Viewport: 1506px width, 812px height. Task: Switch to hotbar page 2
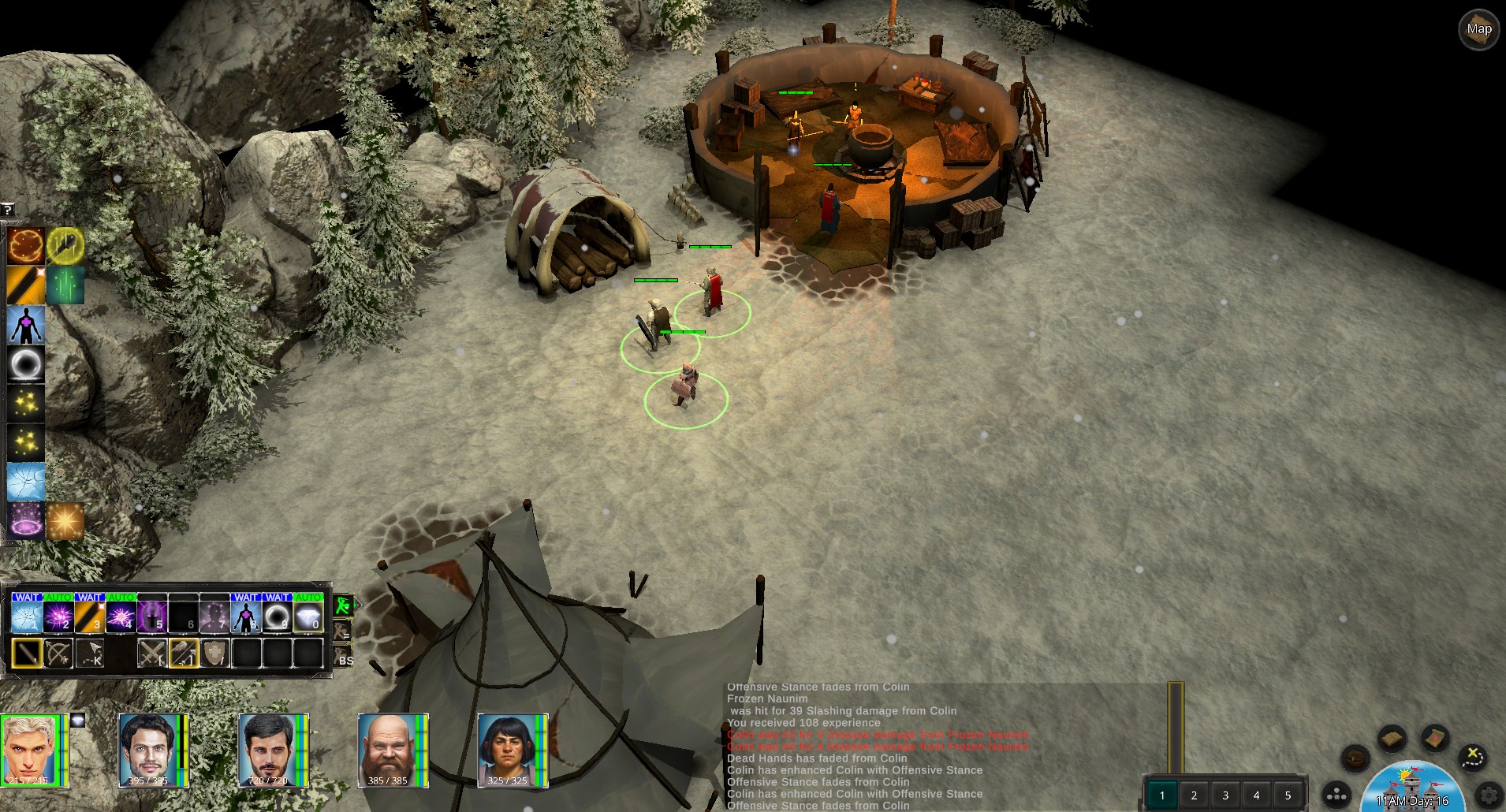click(x=1194, y=795)
